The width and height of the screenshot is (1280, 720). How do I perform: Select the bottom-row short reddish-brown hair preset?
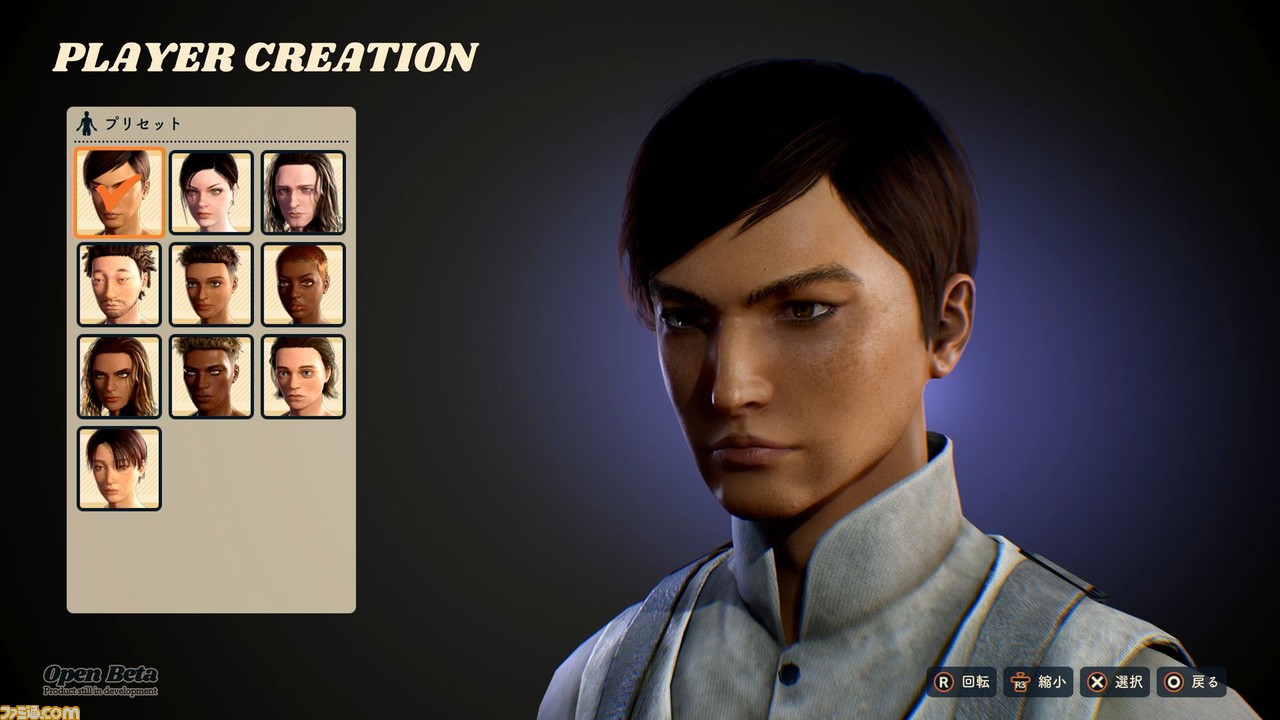(119, 468)
